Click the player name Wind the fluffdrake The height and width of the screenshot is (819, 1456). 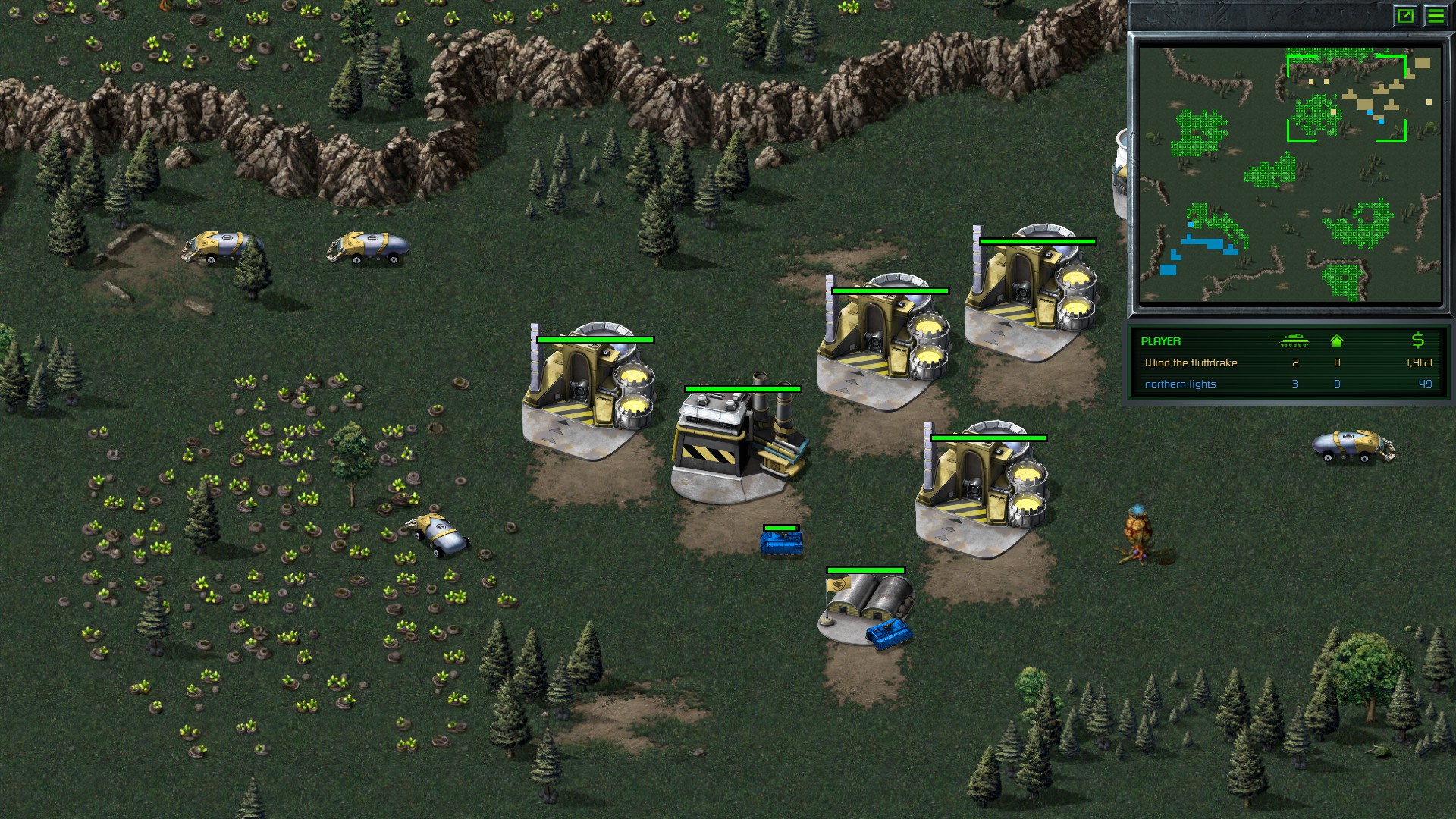point(1191,363)
